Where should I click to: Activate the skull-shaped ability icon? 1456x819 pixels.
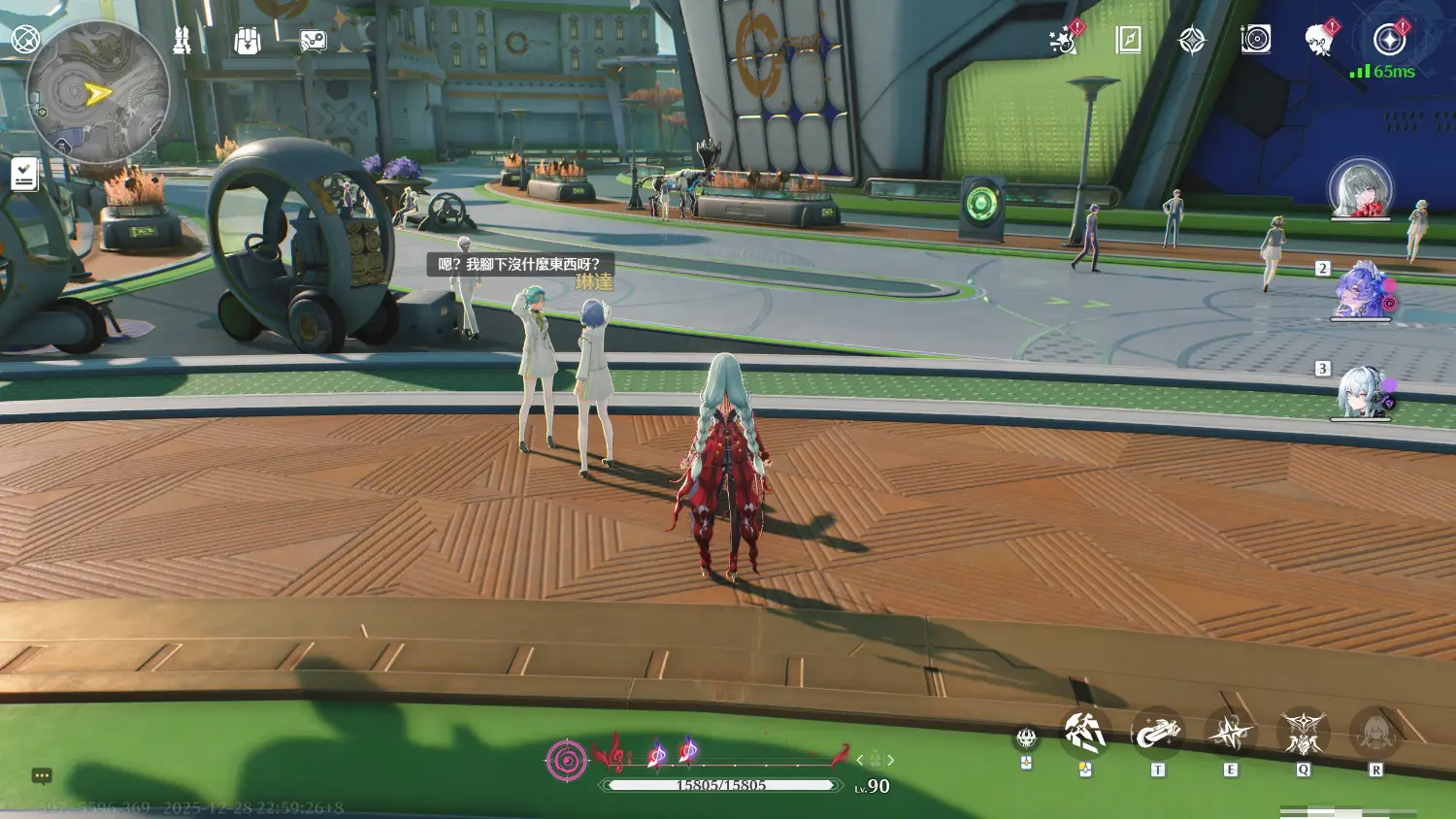tap(1026, 739)
